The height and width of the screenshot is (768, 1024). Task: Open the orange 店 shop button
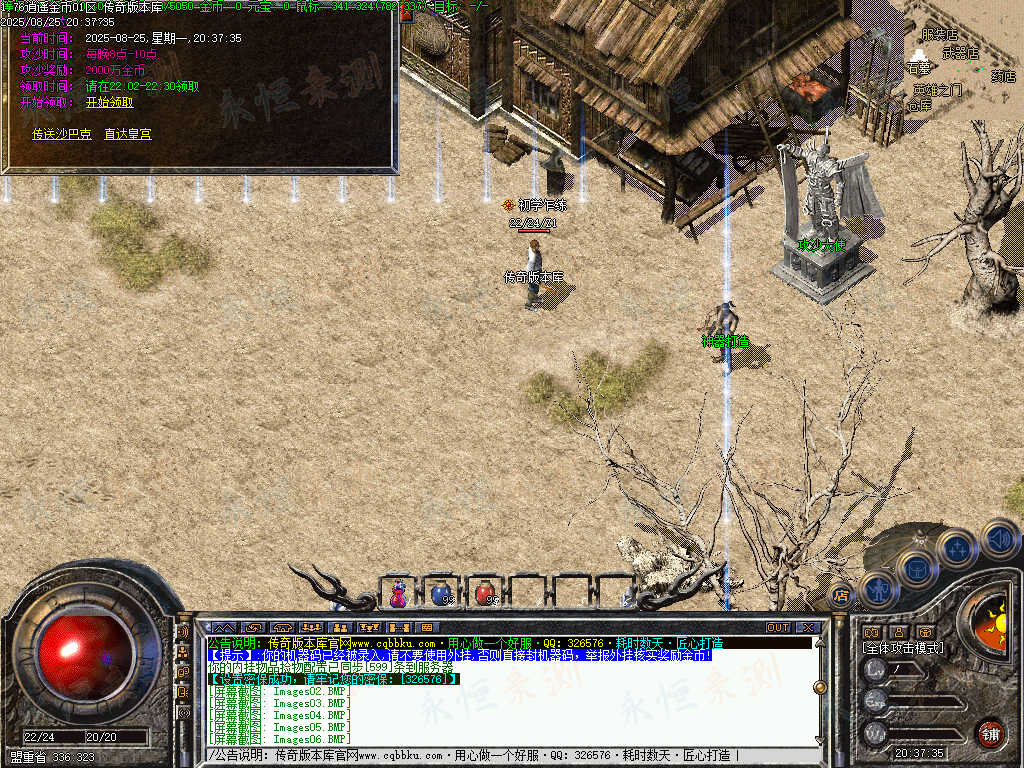[841, 596]
